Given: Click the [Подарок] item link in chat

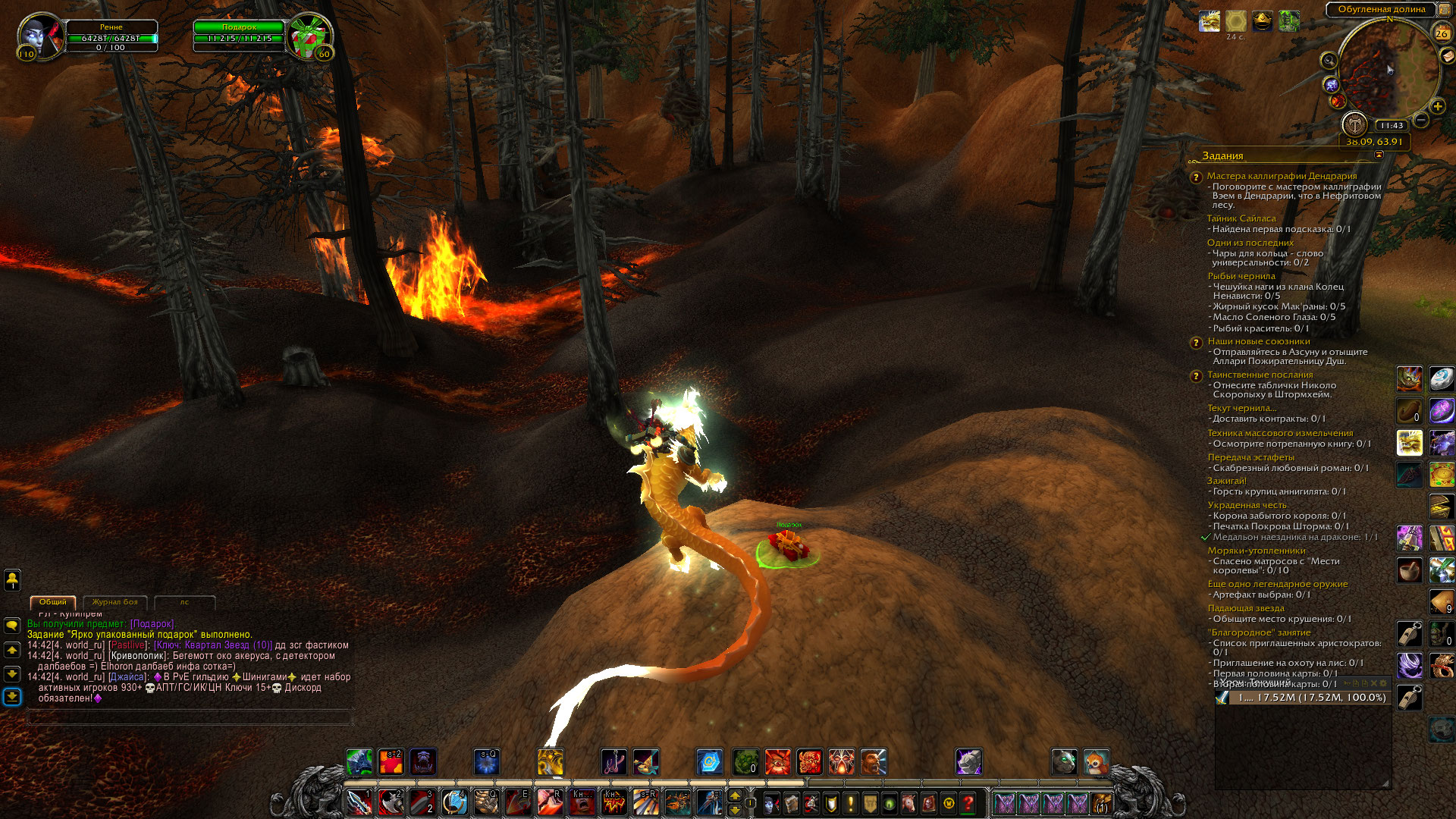Looking at the screenshot, I should [x=152, y=624].
